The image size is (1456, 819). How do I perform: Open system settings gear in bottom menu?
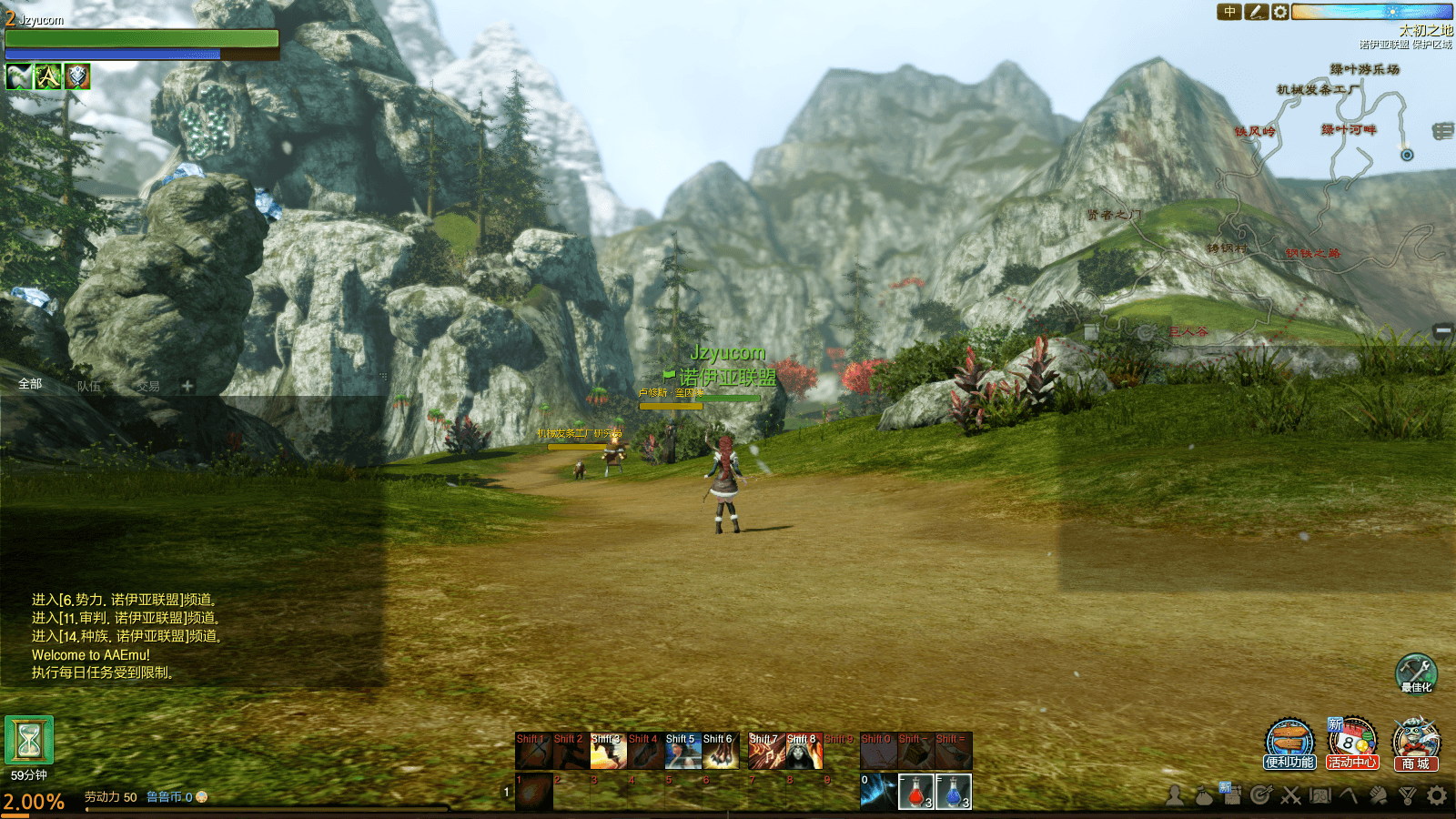[1437, 796]
